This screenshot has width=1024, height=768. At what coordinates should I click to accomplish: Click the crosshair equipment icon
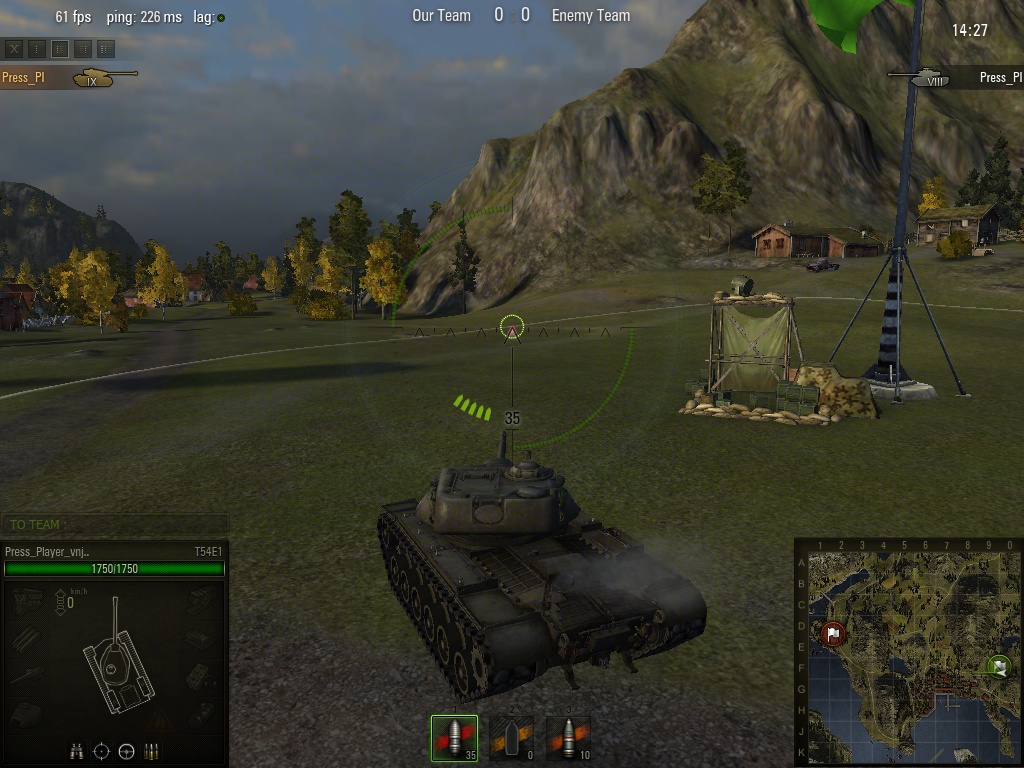tap(102, 751)
